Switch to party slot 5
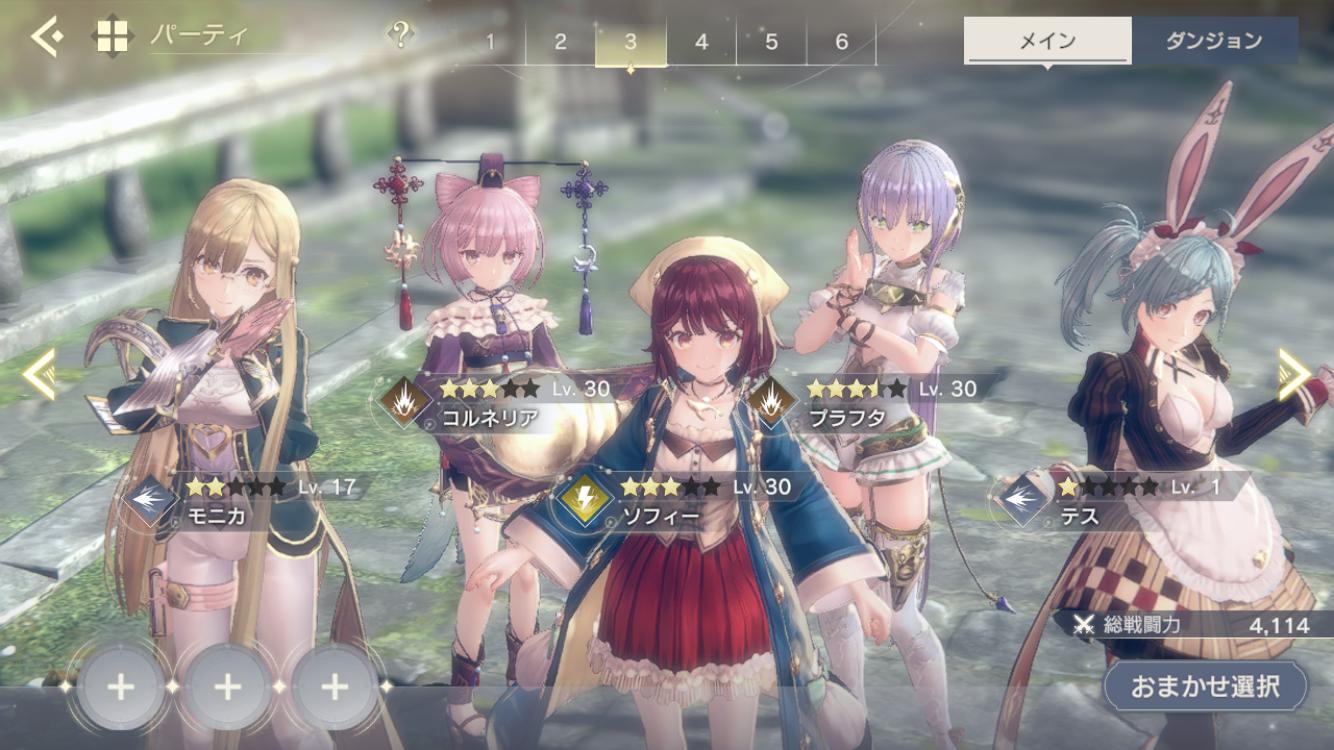Screen dimensions: 1334x750 [771, 42]
